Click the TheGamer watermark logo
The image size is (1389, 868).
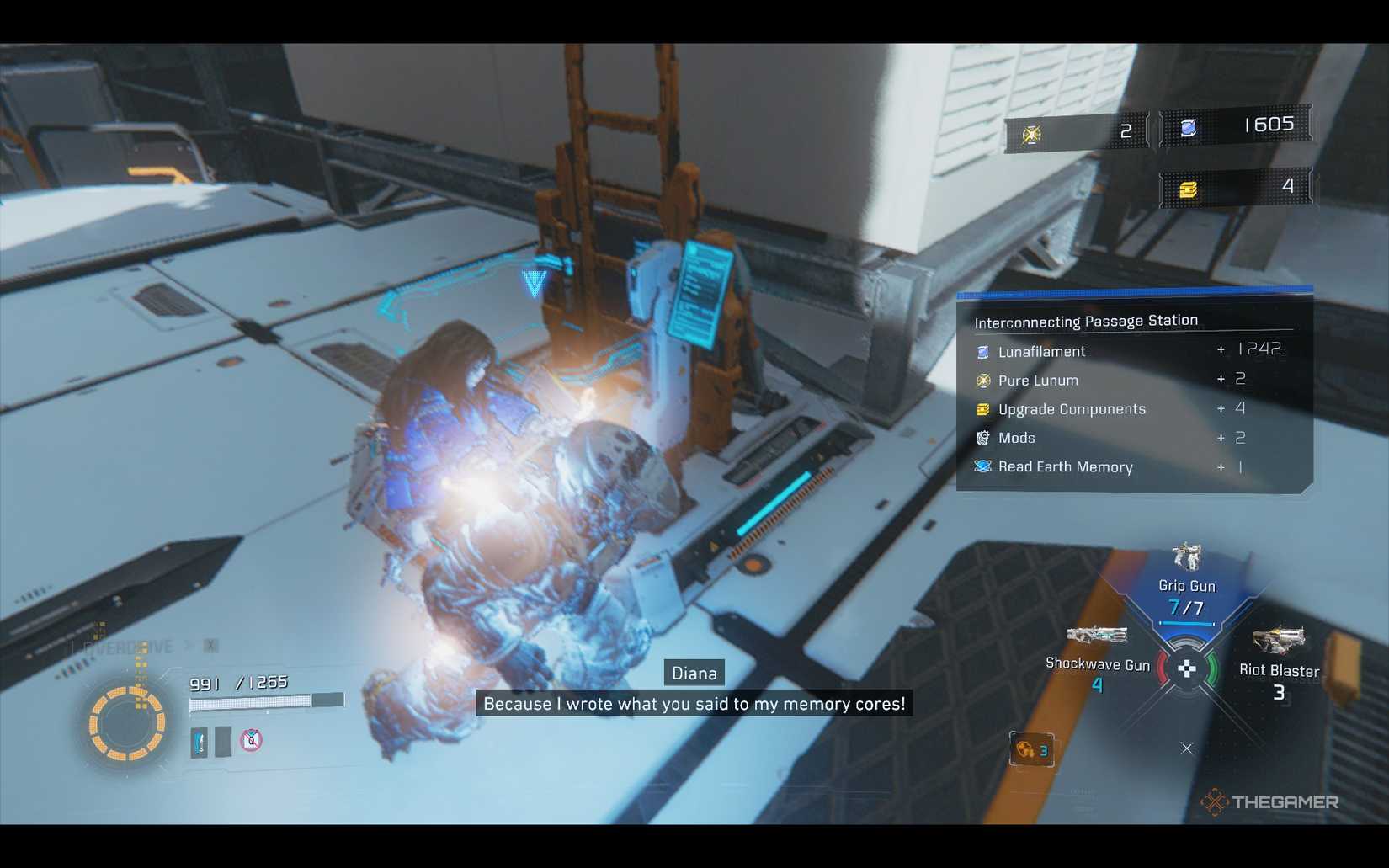[x=1271, y=802]
